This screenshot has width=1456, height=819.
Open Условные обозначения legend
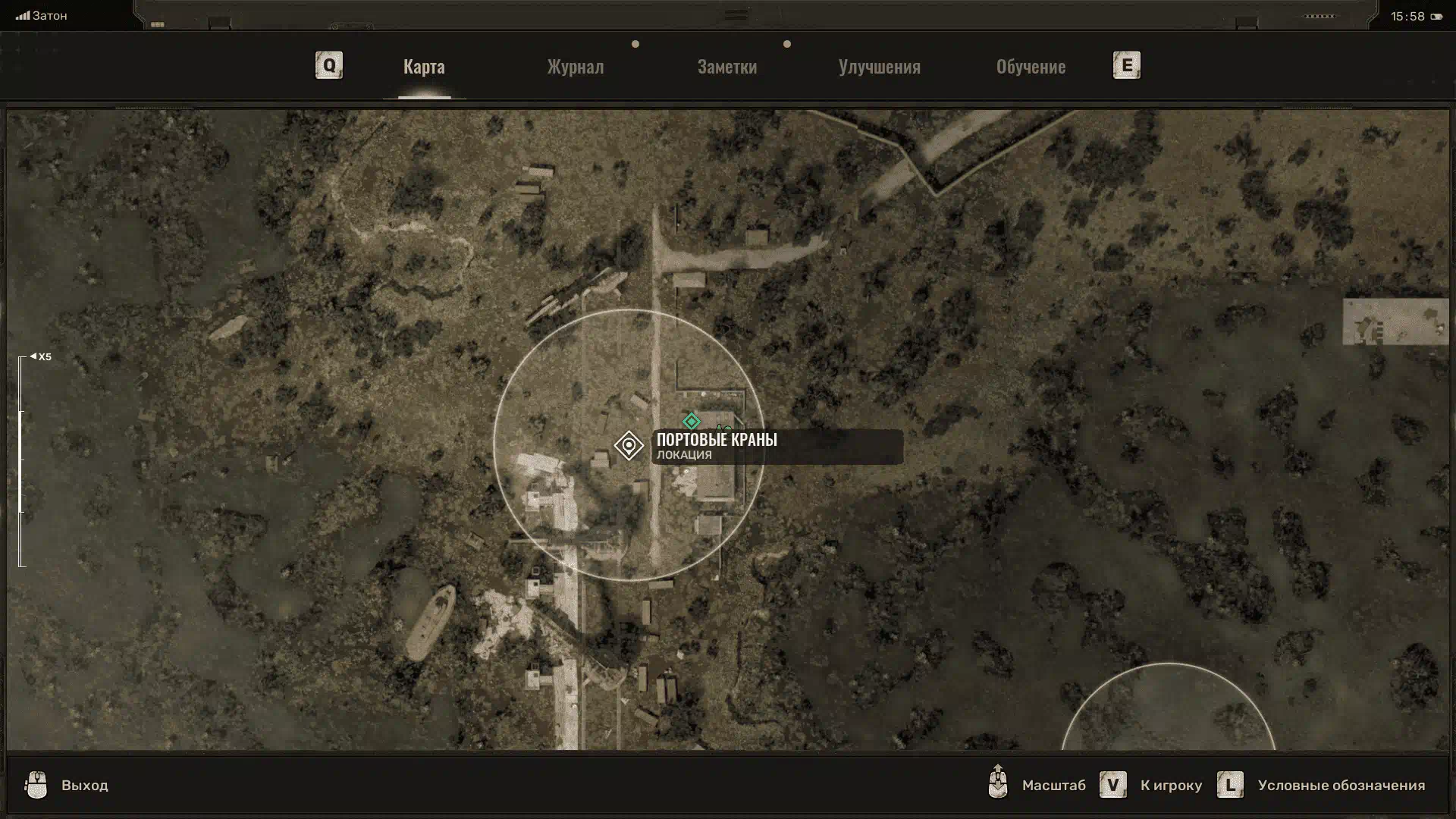coord(1341,785)
